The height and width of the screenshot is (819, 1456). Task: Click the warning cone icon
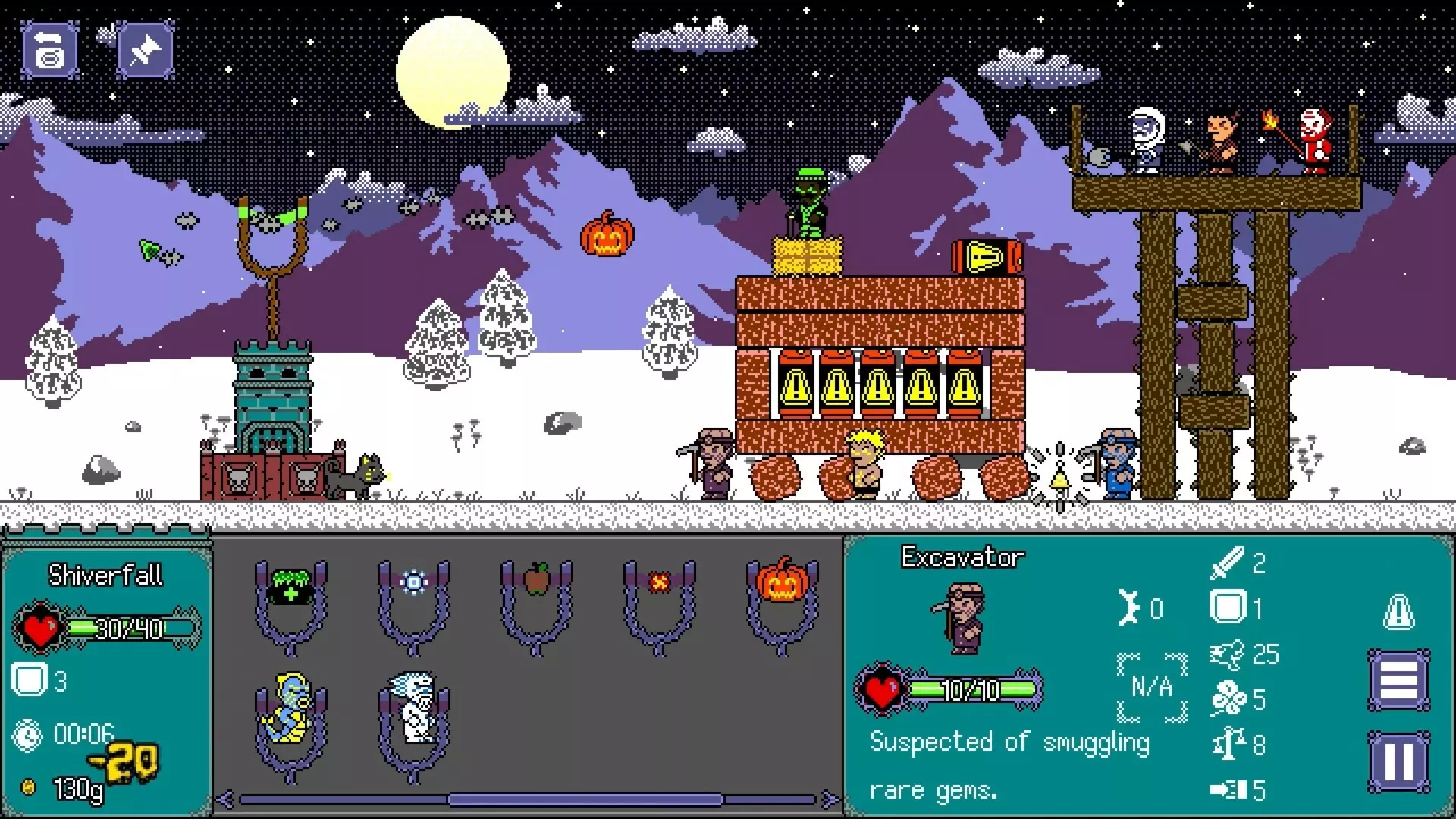pos(1399,611)
